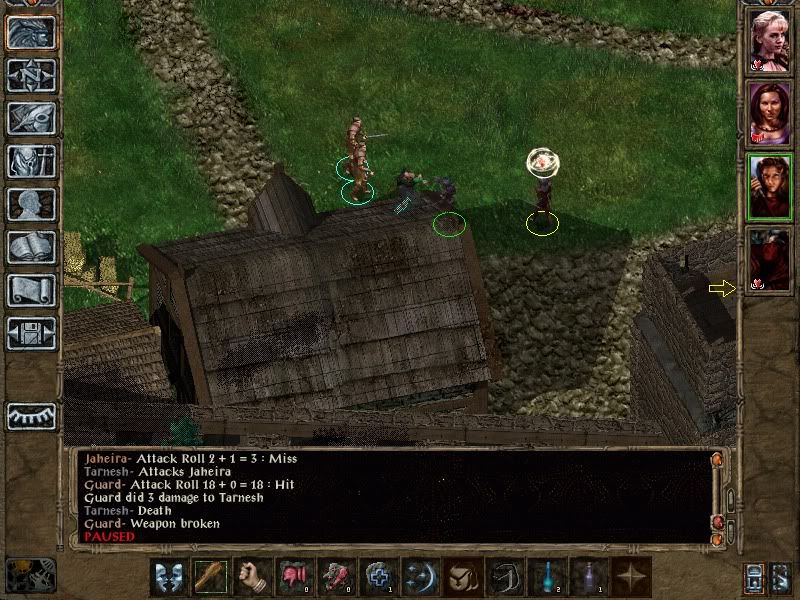The height and width of the screenshot is (600, 800).
Task: Activate the blue cross healing spell slot
Action: (377, 577)
